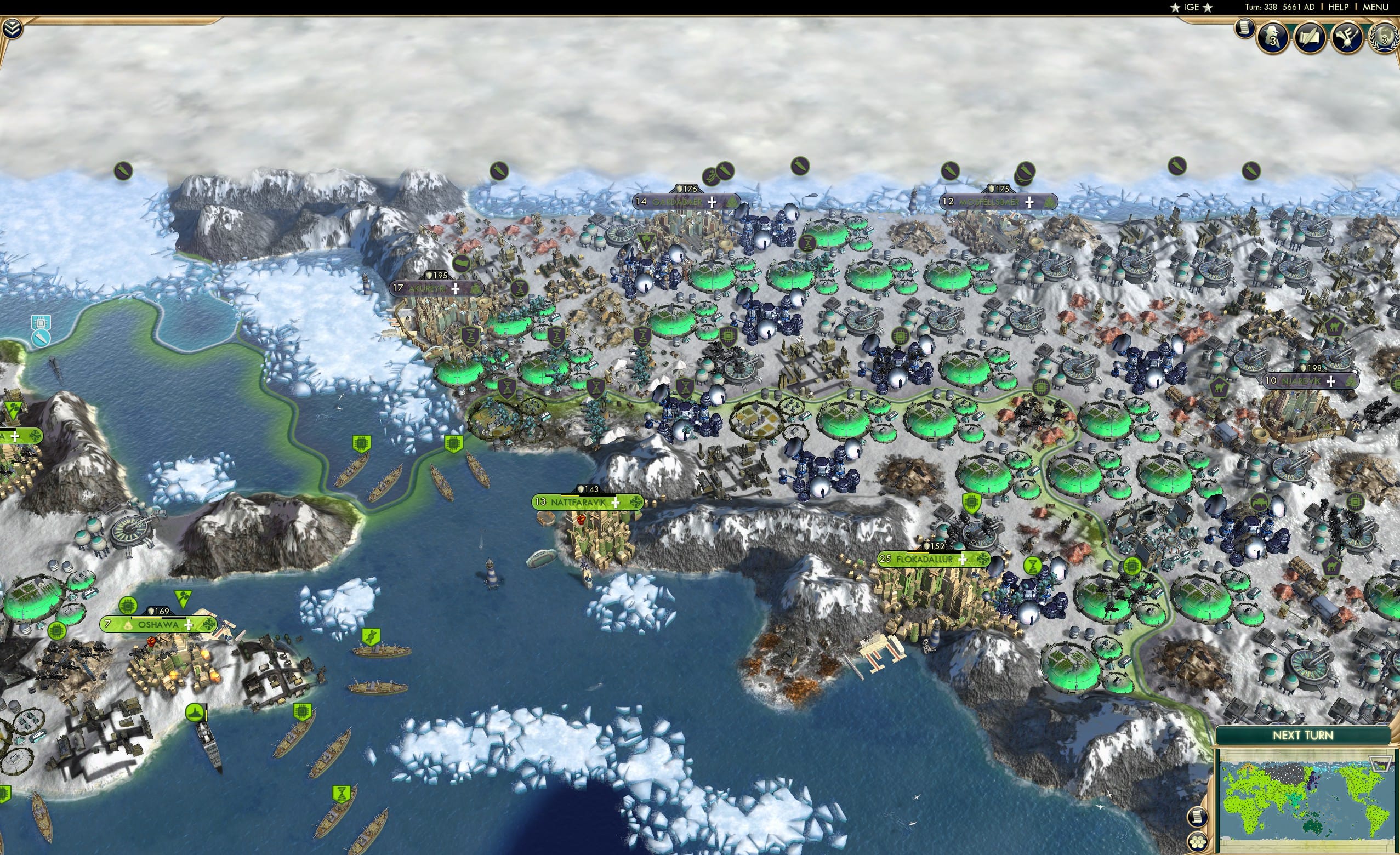Open the Tourism victory progress icon
The height and width of the screenshot is (855, 1400).
point(1346,37)
